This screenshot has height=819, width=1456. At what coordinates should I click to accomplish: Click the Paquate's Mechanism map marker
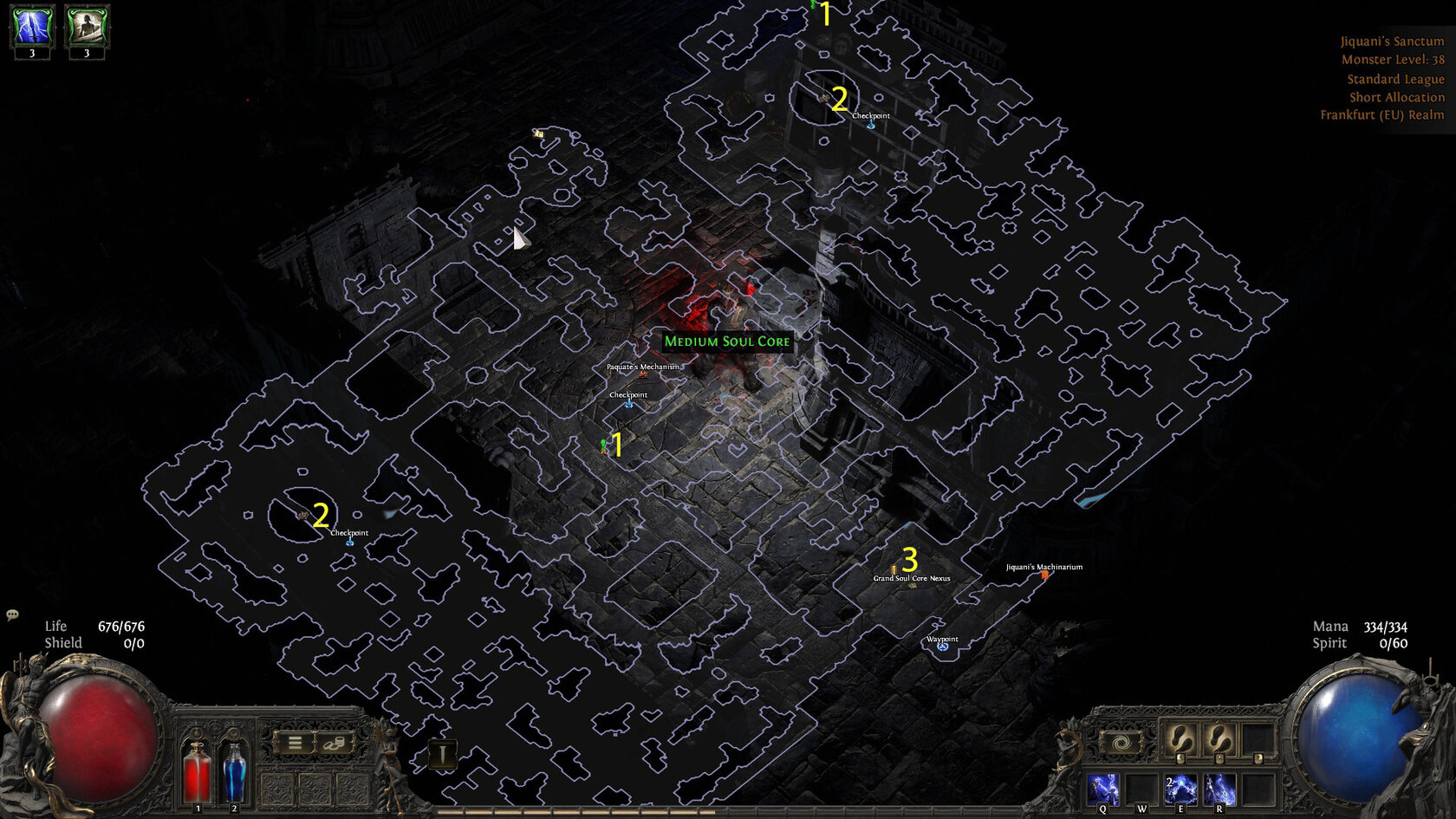pos(643,374)
